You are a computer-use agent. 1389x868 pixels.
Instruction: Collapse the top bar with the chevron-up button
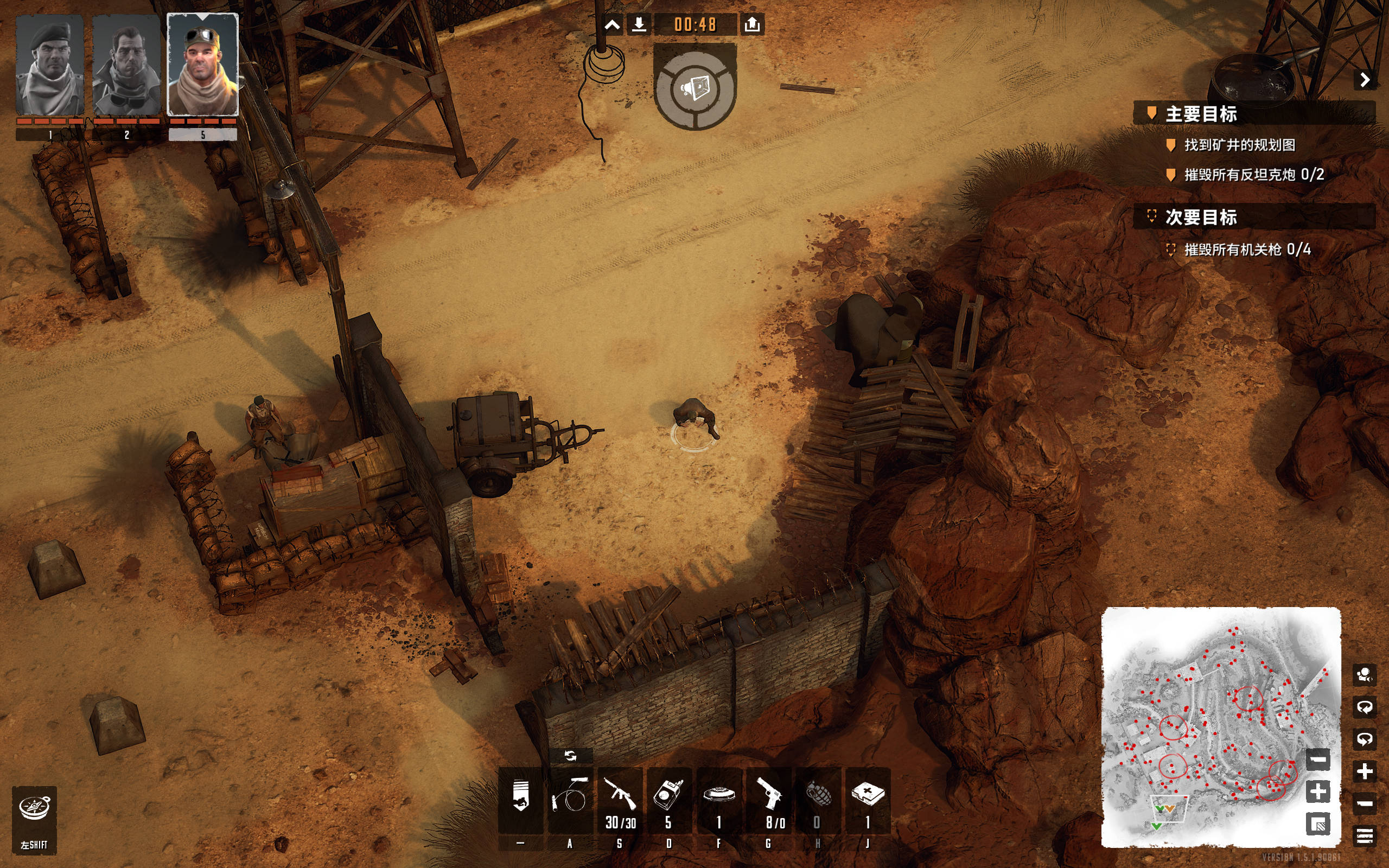[x=612, y=25]
